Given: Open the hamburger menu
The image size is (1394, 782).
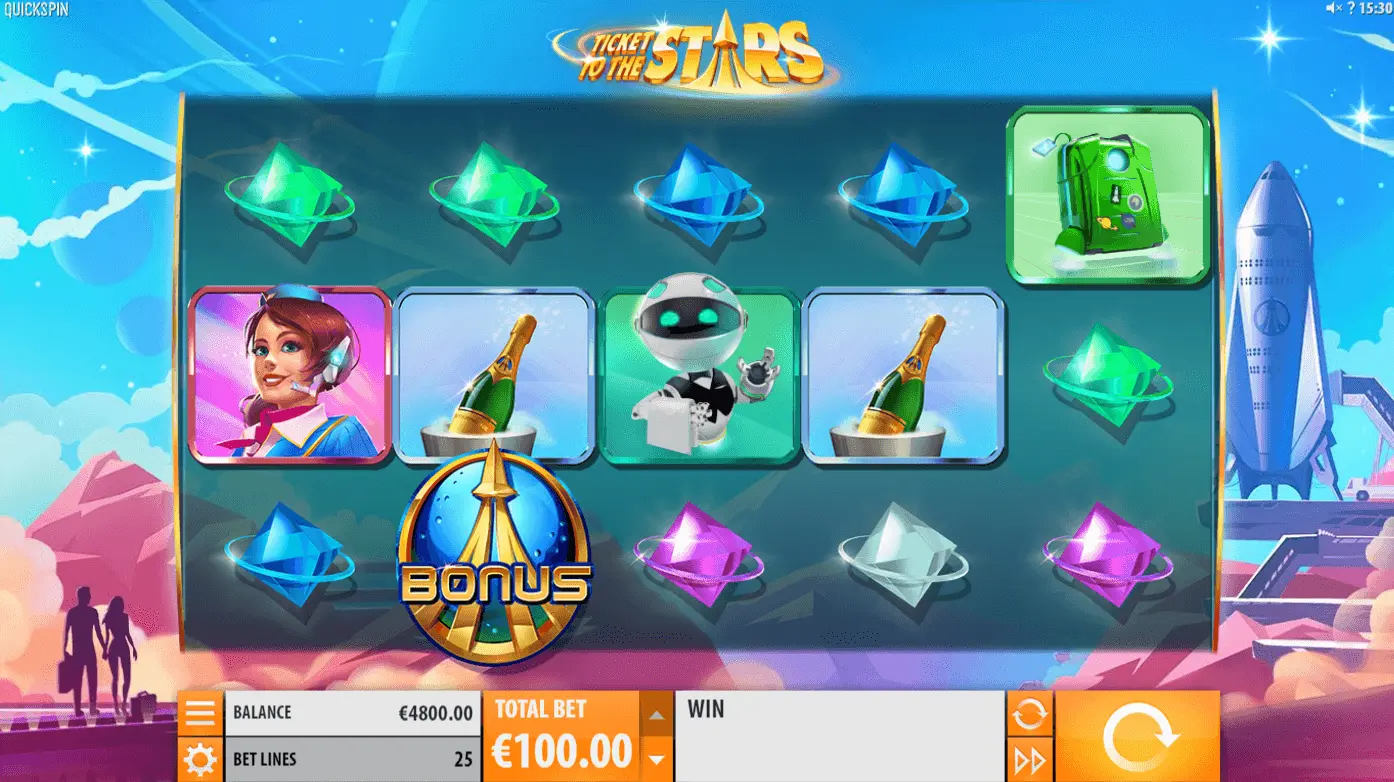Looking at the screenshot, I should click(200, 713).
